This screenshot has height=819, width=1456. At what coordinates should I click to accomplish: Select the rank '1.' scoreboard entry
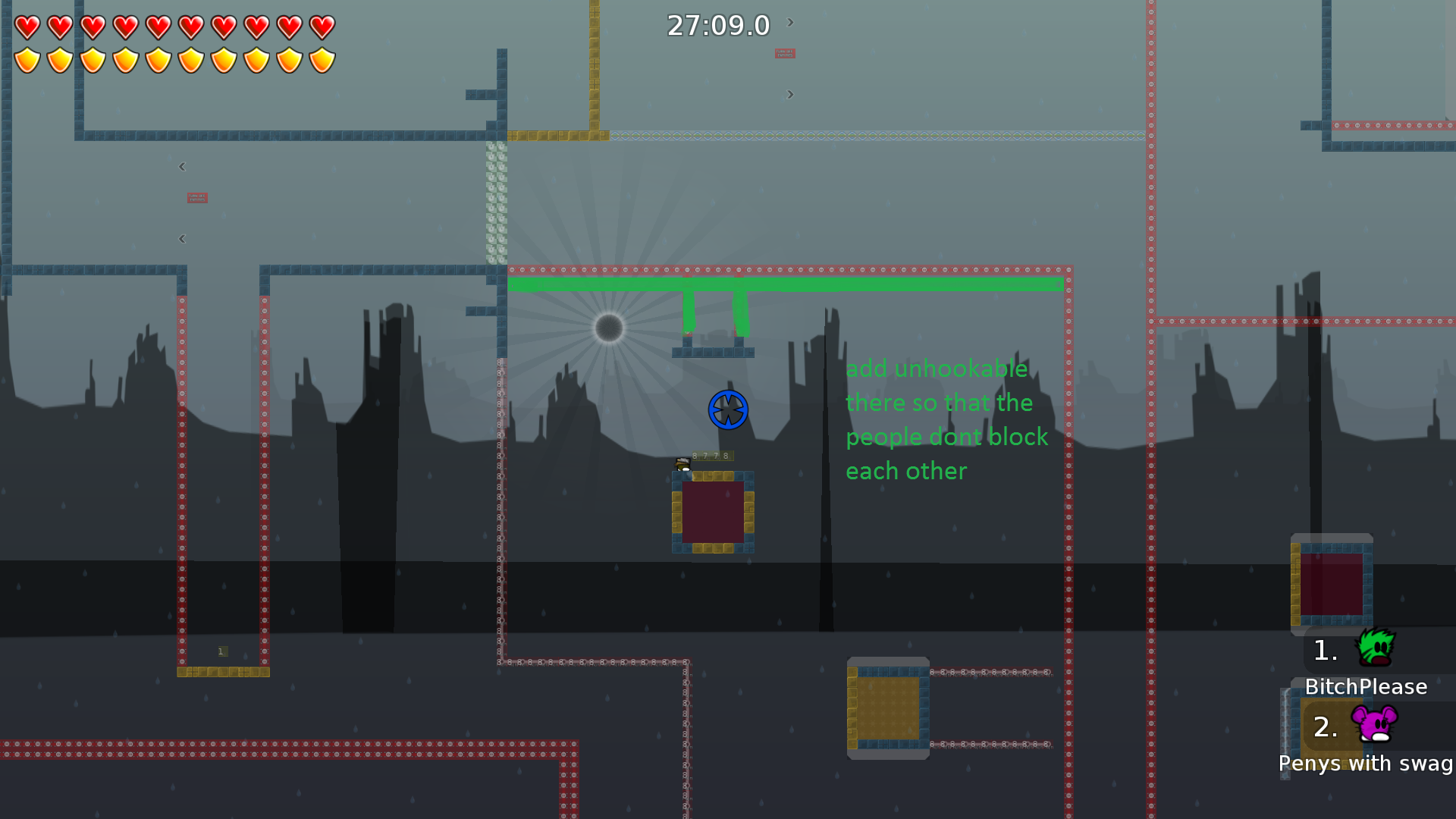tap(1324, 651)
